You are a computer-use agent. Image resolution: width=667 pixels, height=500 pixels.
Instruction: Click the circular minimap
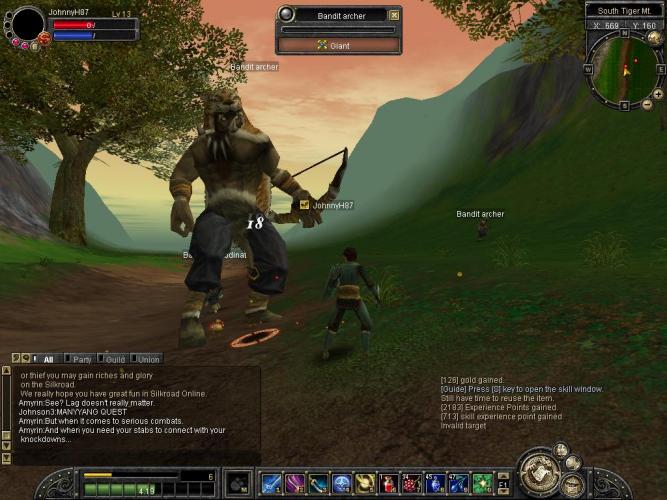622,70
